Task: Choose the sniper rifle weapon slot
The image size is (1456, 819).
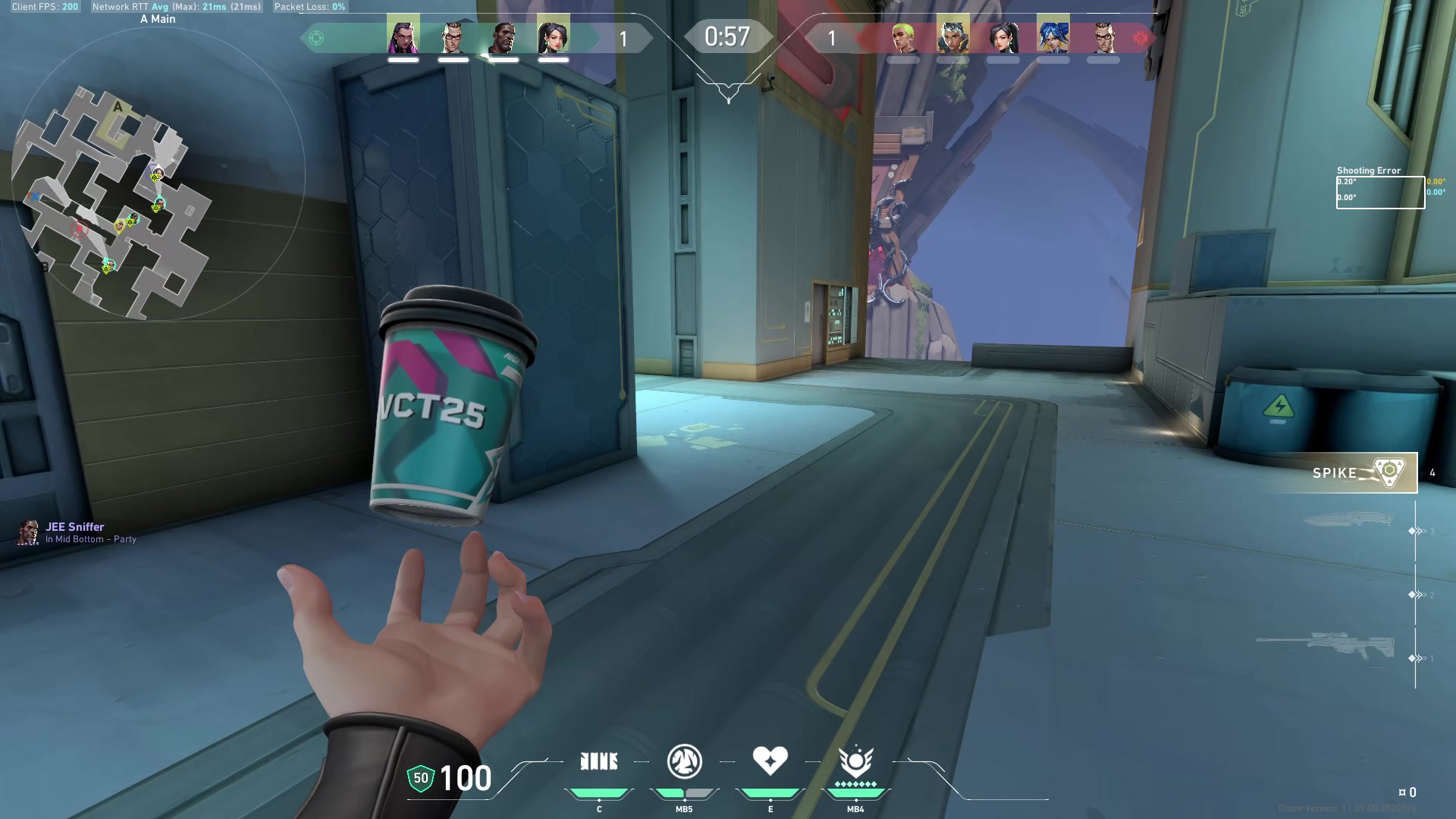Action: [1326, 645]
